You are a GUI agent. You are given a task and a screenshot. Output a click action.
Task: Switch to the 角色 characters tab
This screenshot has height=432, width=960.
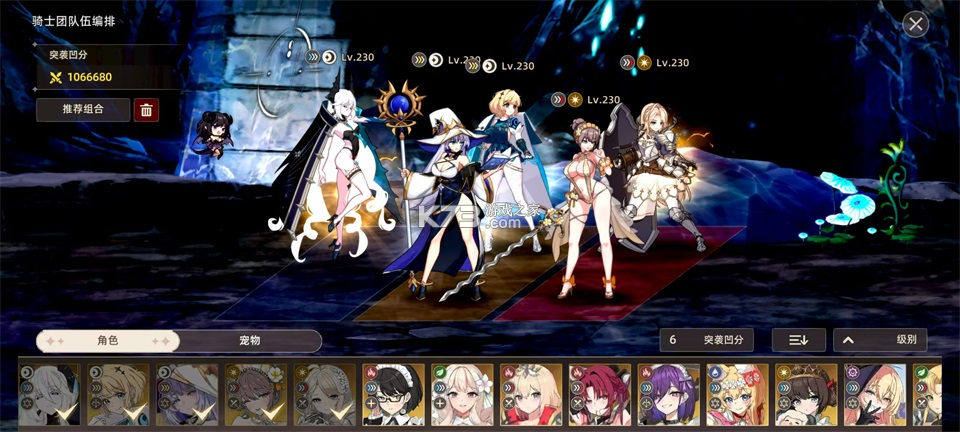tap(108, 341)
